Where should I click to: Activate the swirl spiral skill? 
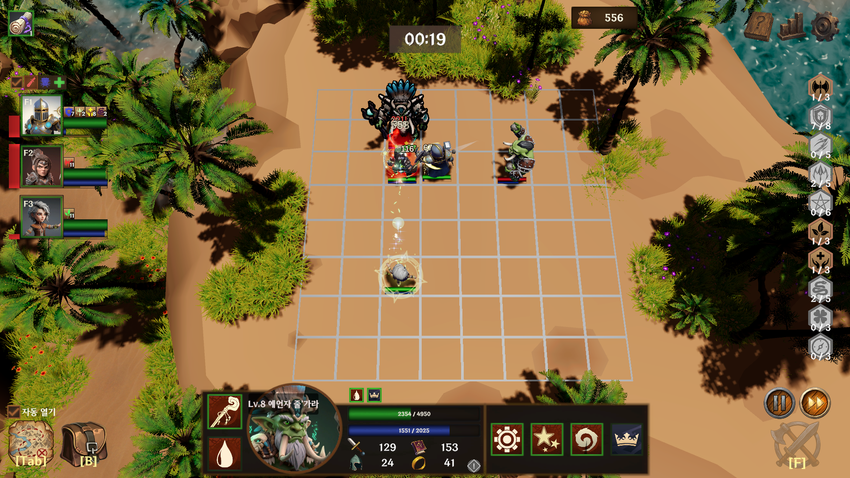click(586, 438)
